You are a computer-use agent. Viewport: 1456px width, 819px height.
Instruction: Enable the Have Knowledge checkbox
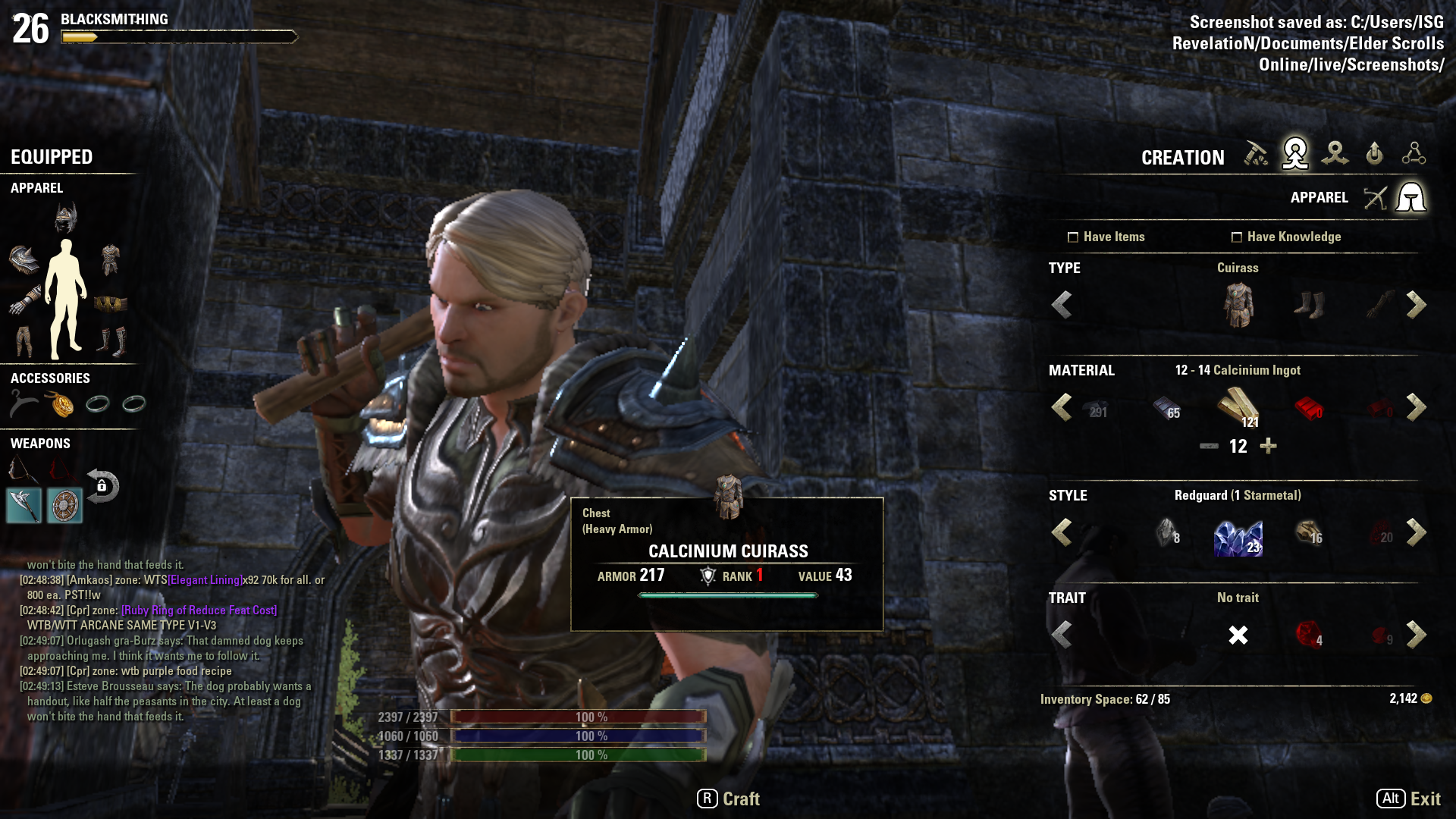pyautogui.click(x=1237, y=237)
